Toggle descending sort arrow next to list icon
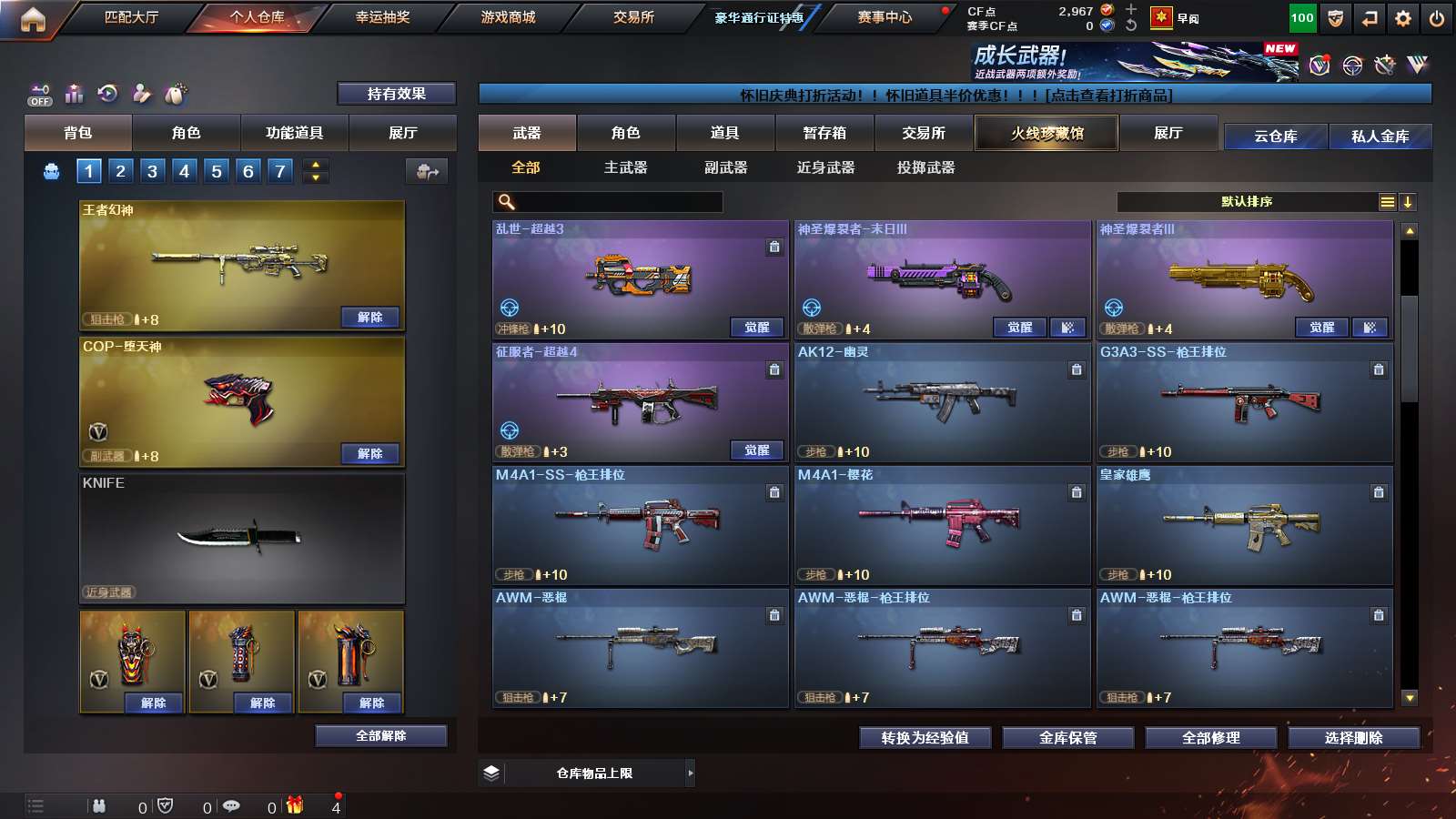This screenshot has width=1456, height=819. [x=1407, y=201]
